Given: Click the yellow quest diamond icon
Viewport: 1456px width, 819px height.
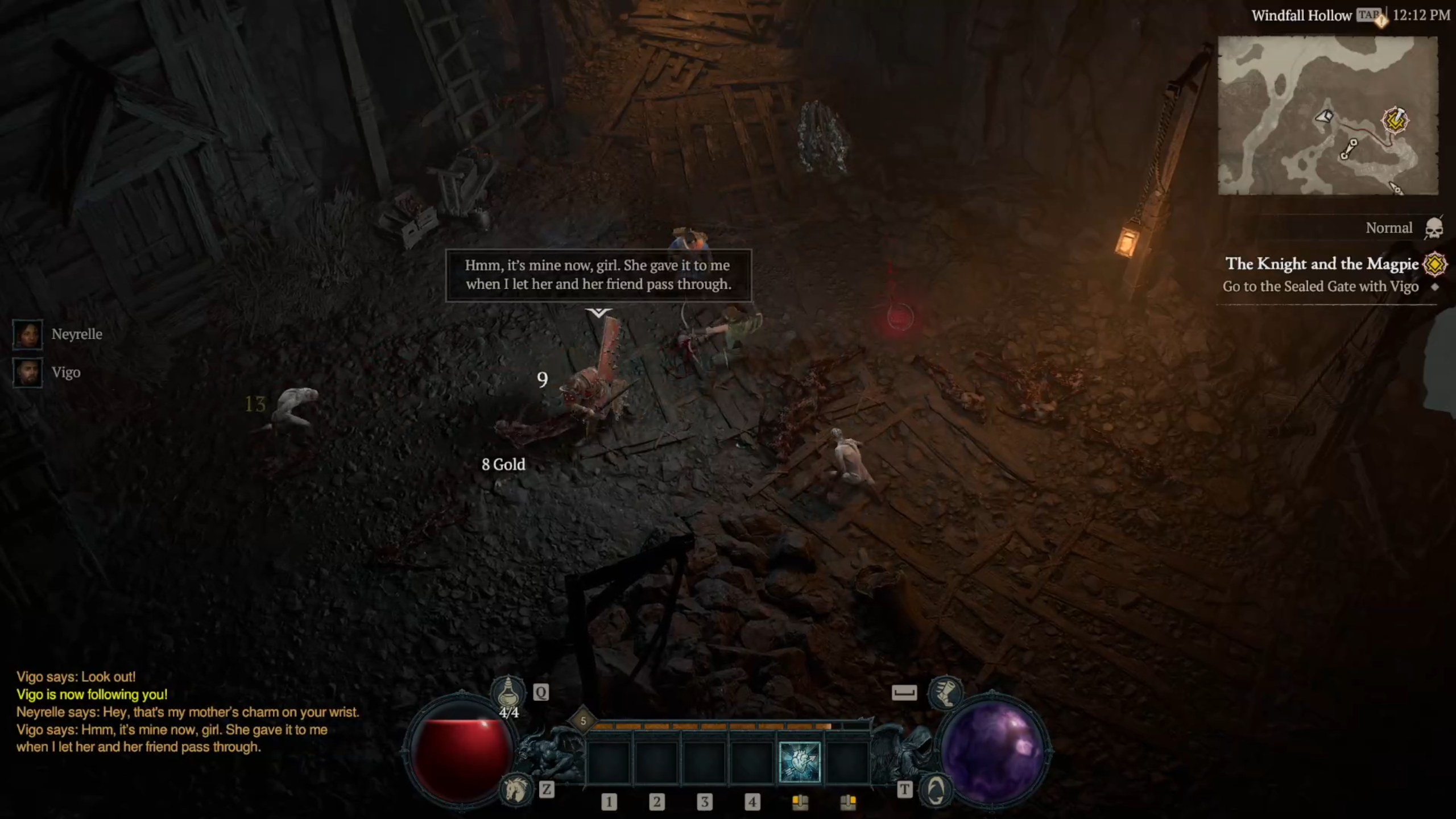Looking at the screenshot, I should click(x=1435, y=264).
